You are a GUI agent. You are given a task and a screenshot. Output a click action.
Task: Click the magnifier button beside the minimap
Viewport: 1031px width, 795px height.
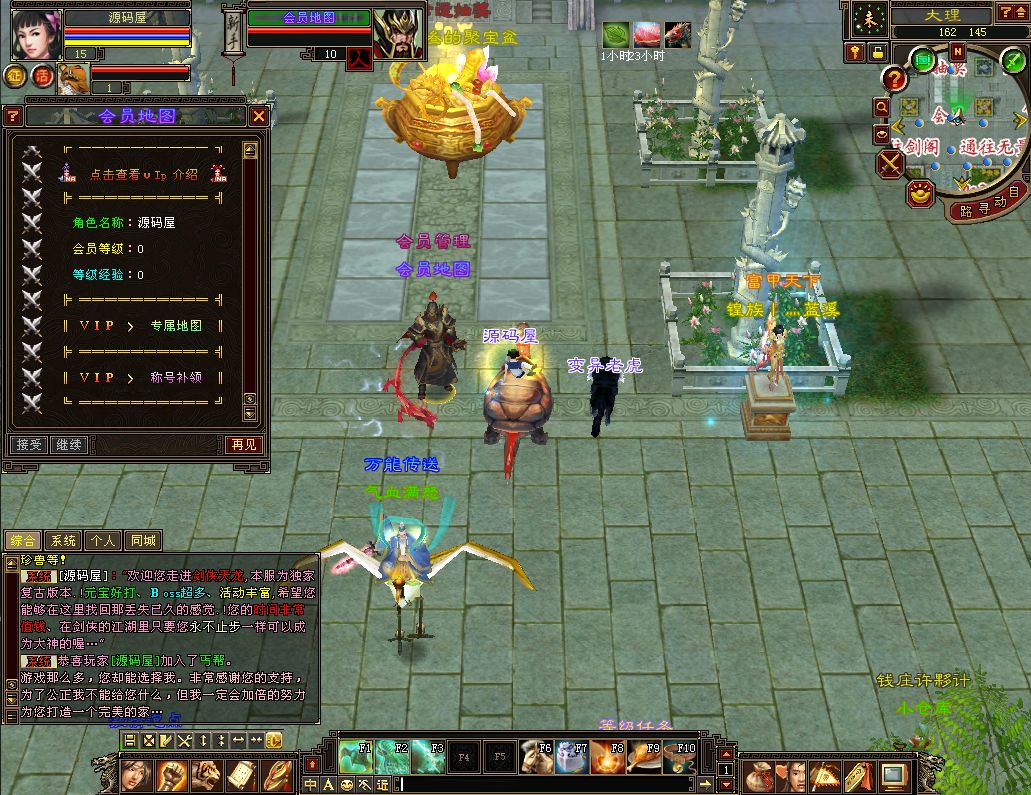tap(881, 106)
